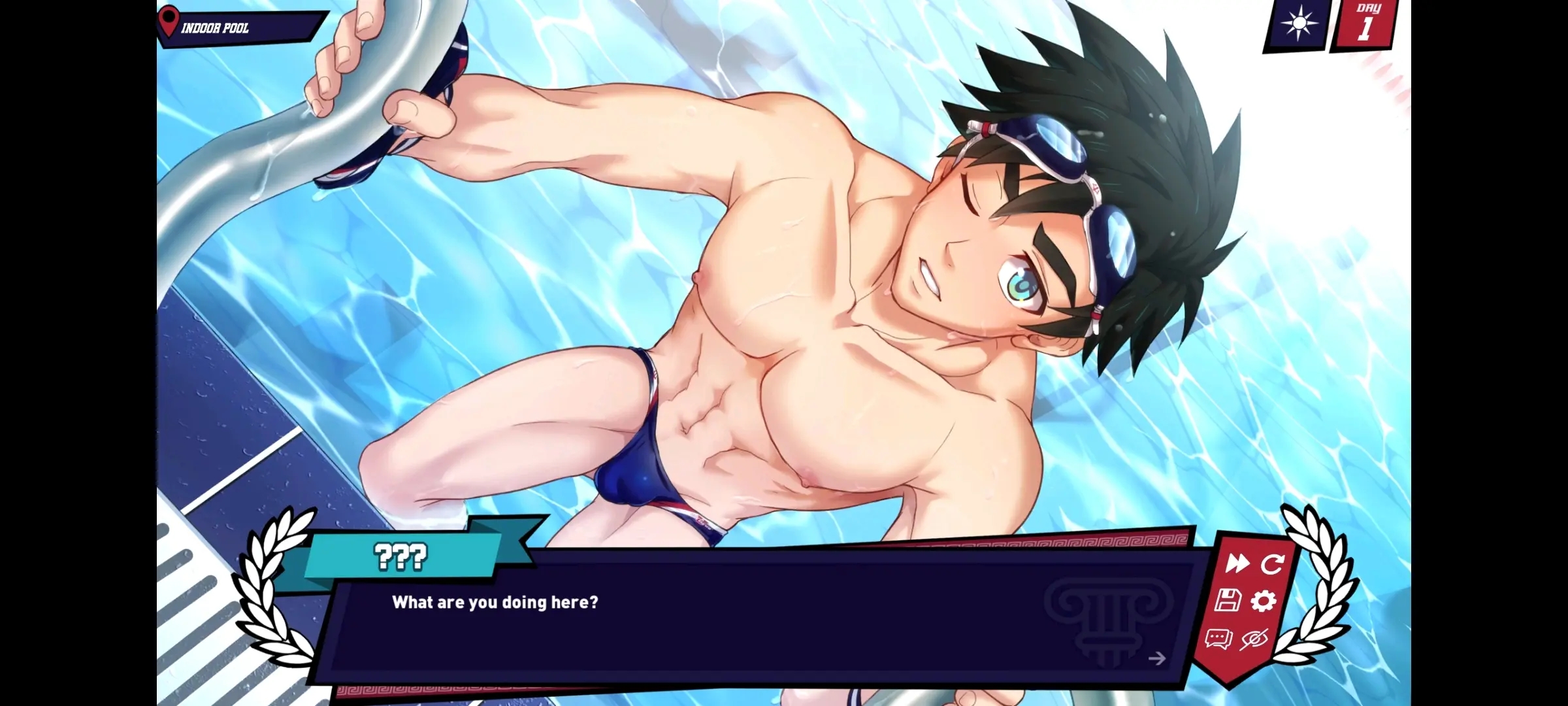Screen dimensions: 1568x706
Task: Click the ??? character nameplate
Action: [400, 557]
